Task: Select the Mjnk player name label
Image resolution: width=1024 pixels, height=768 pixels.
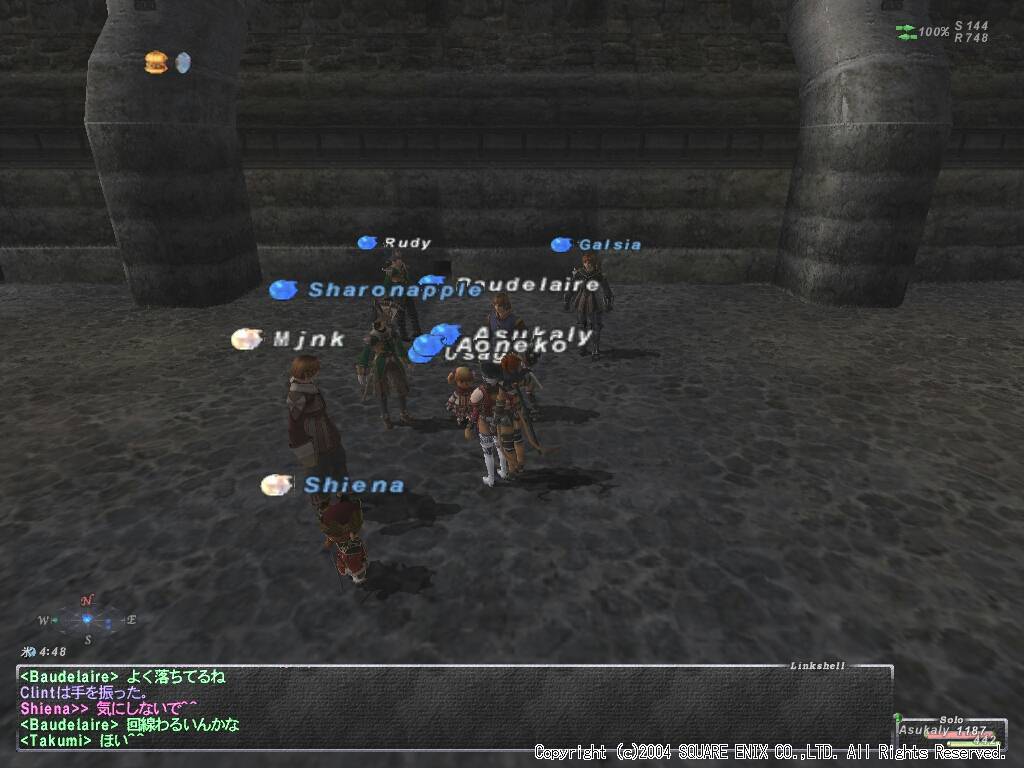Action: [x=309, y=340]
